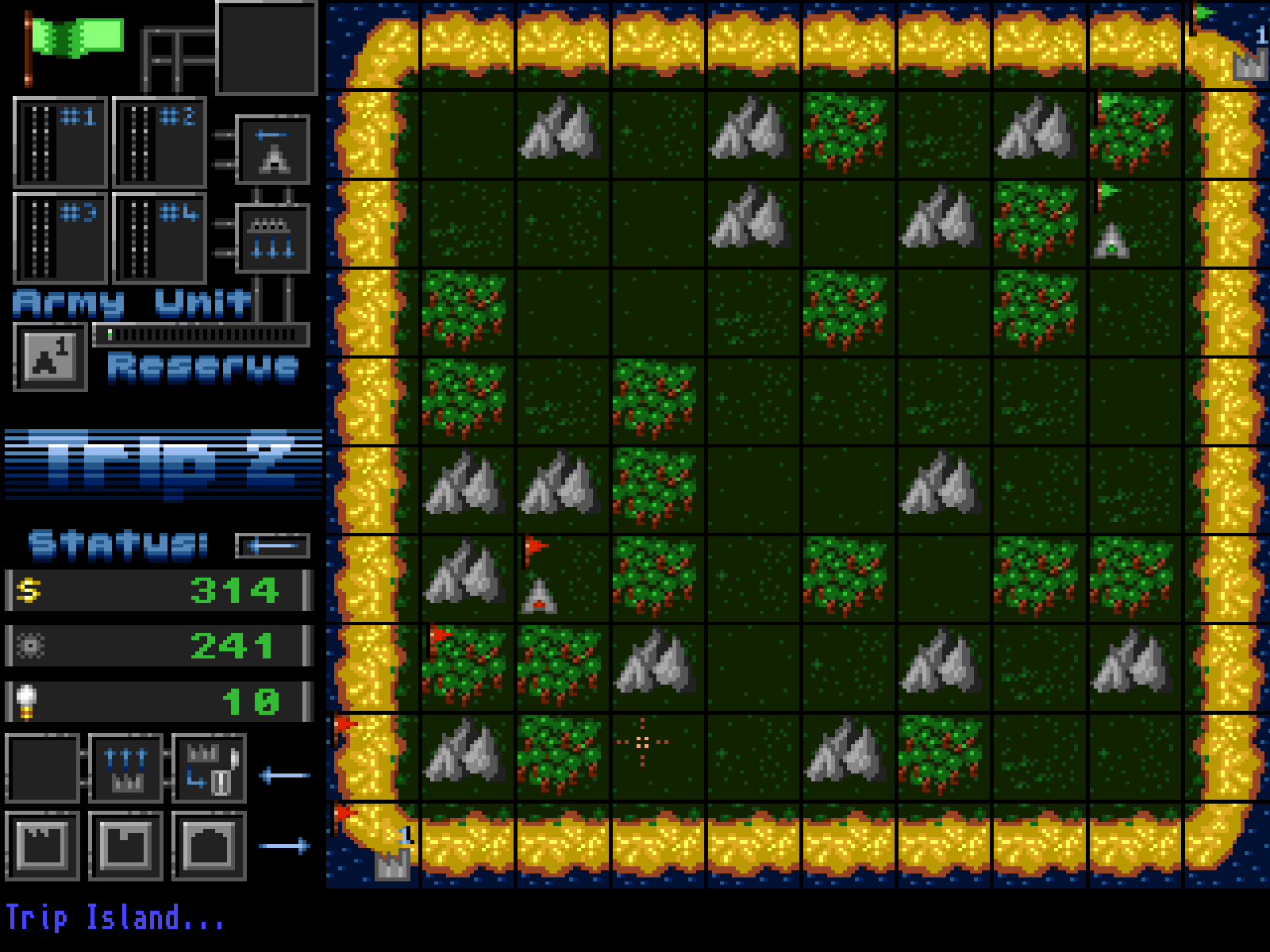Select the red-flagged army unit on the map
The height and width of the screenshot is (952, 1270).
[x=539, y=597]
